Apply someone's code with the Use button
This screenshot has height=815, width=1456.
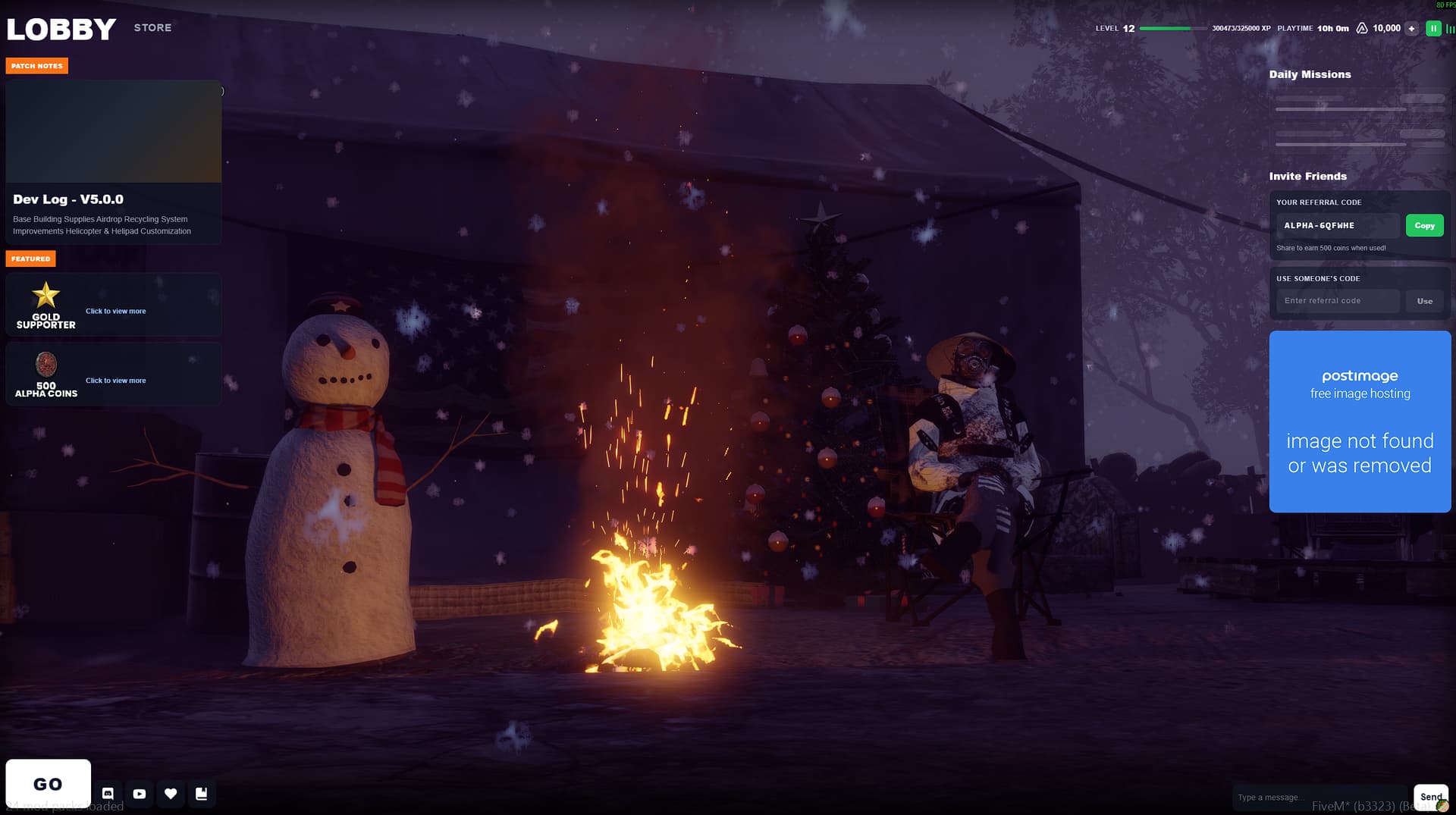[1424, 301]
